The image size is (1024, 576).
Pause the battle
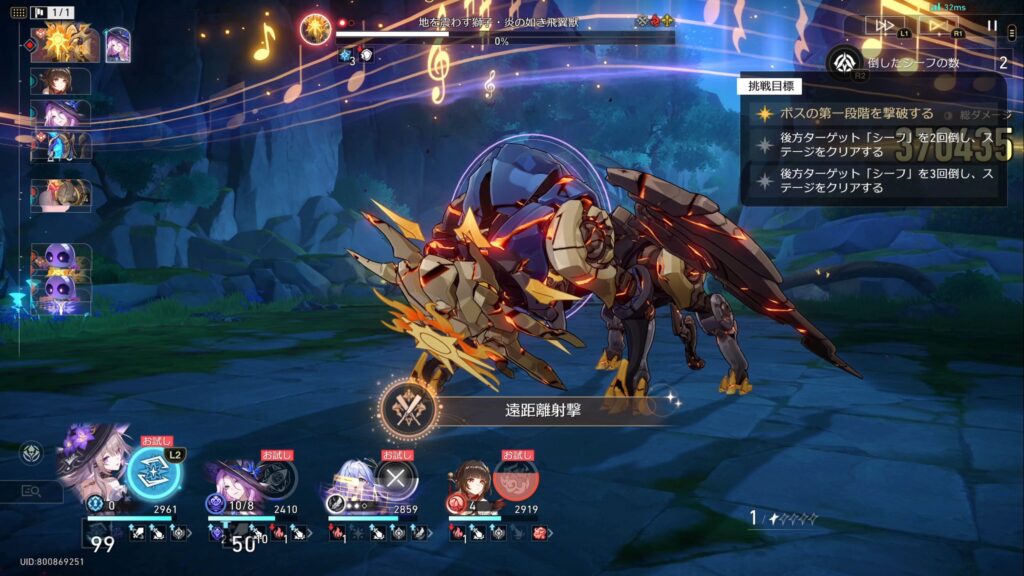(992, 26)
